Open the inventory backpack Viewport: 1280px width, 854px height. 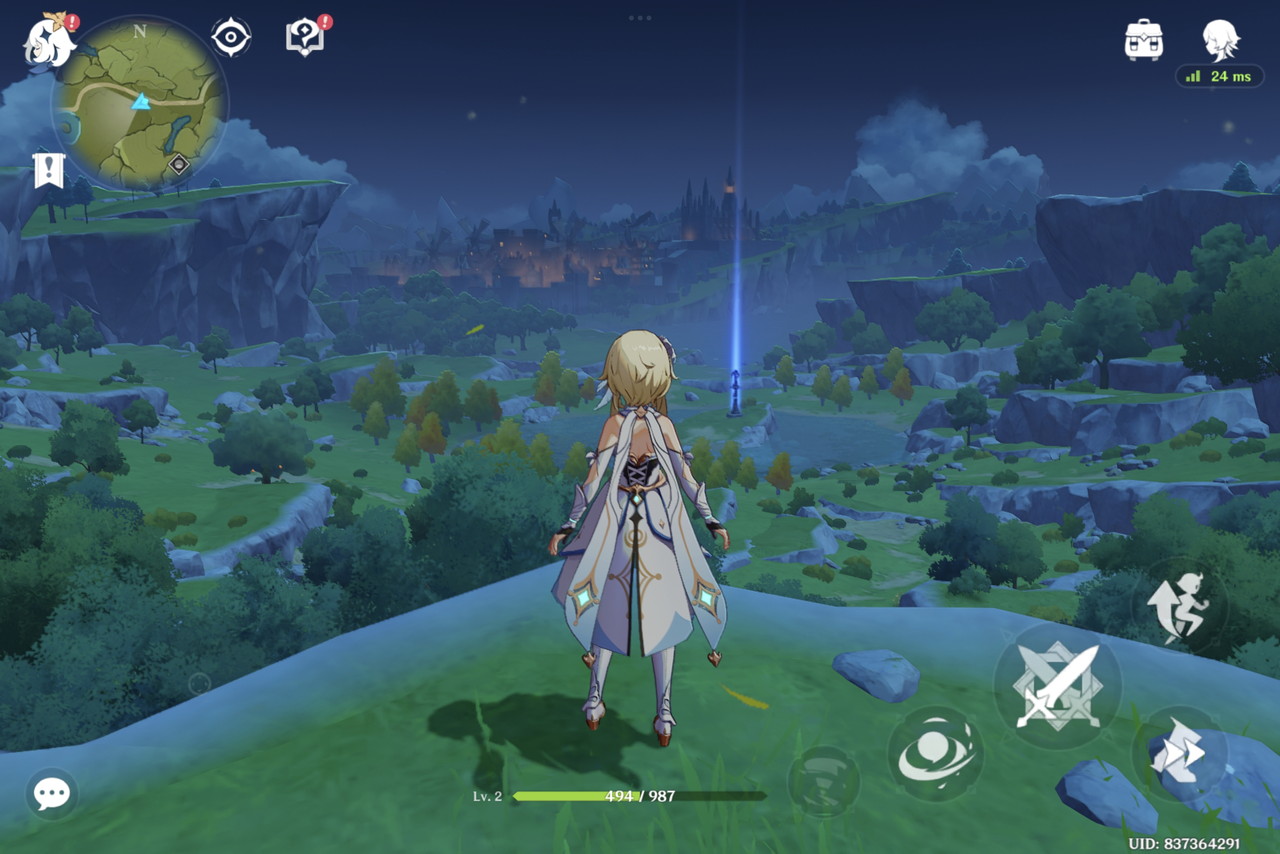1143,40
